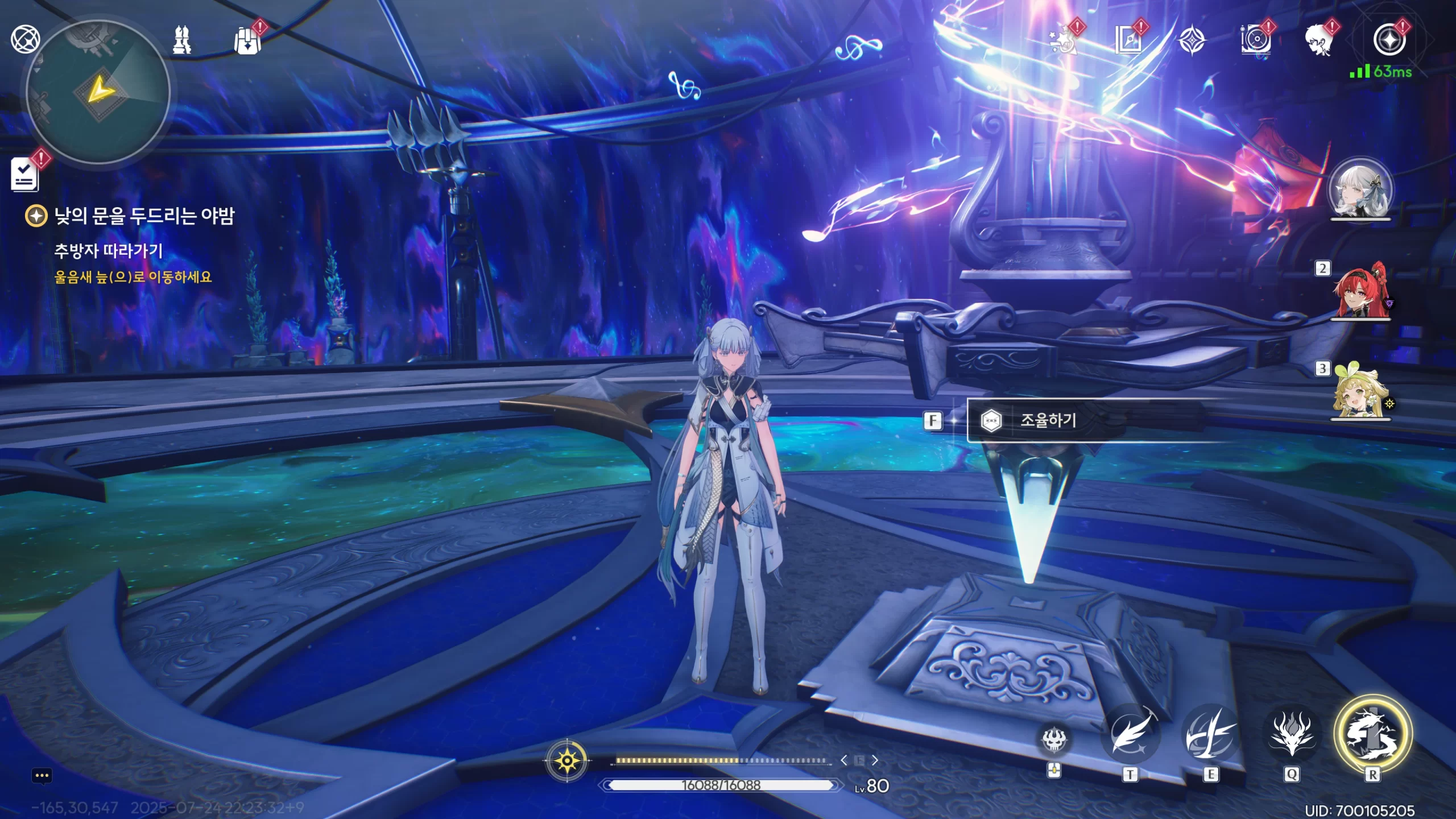Use the dragon-head Q skill
This screenshot has width=1456, height=819.
[x=1292, y=734]
